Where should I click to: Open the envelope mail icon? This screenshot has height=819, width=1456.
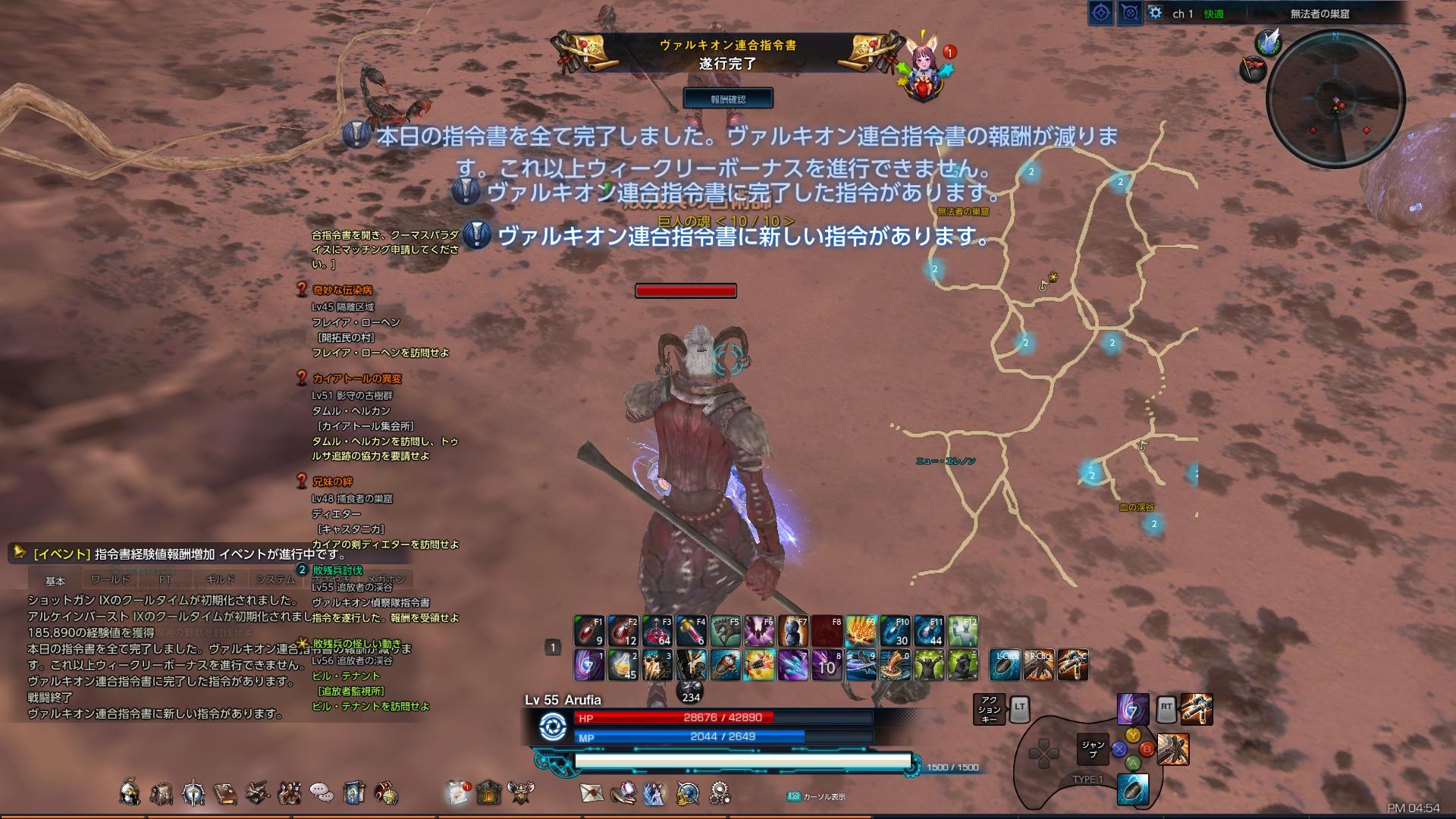click(592, 792)
